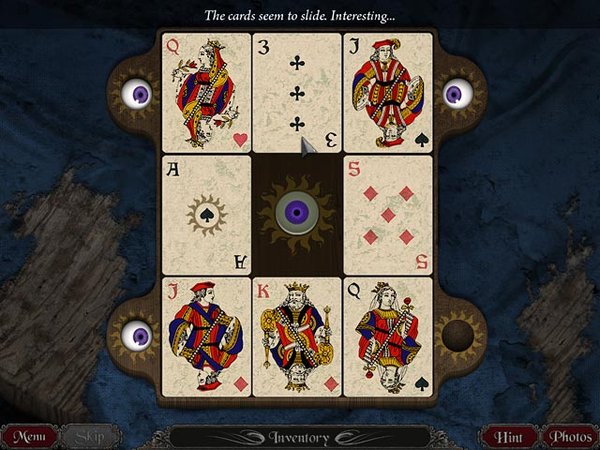Pick the Ace of Spades card
The height and width of the screenshot is (450, 600).
[206, 214]
